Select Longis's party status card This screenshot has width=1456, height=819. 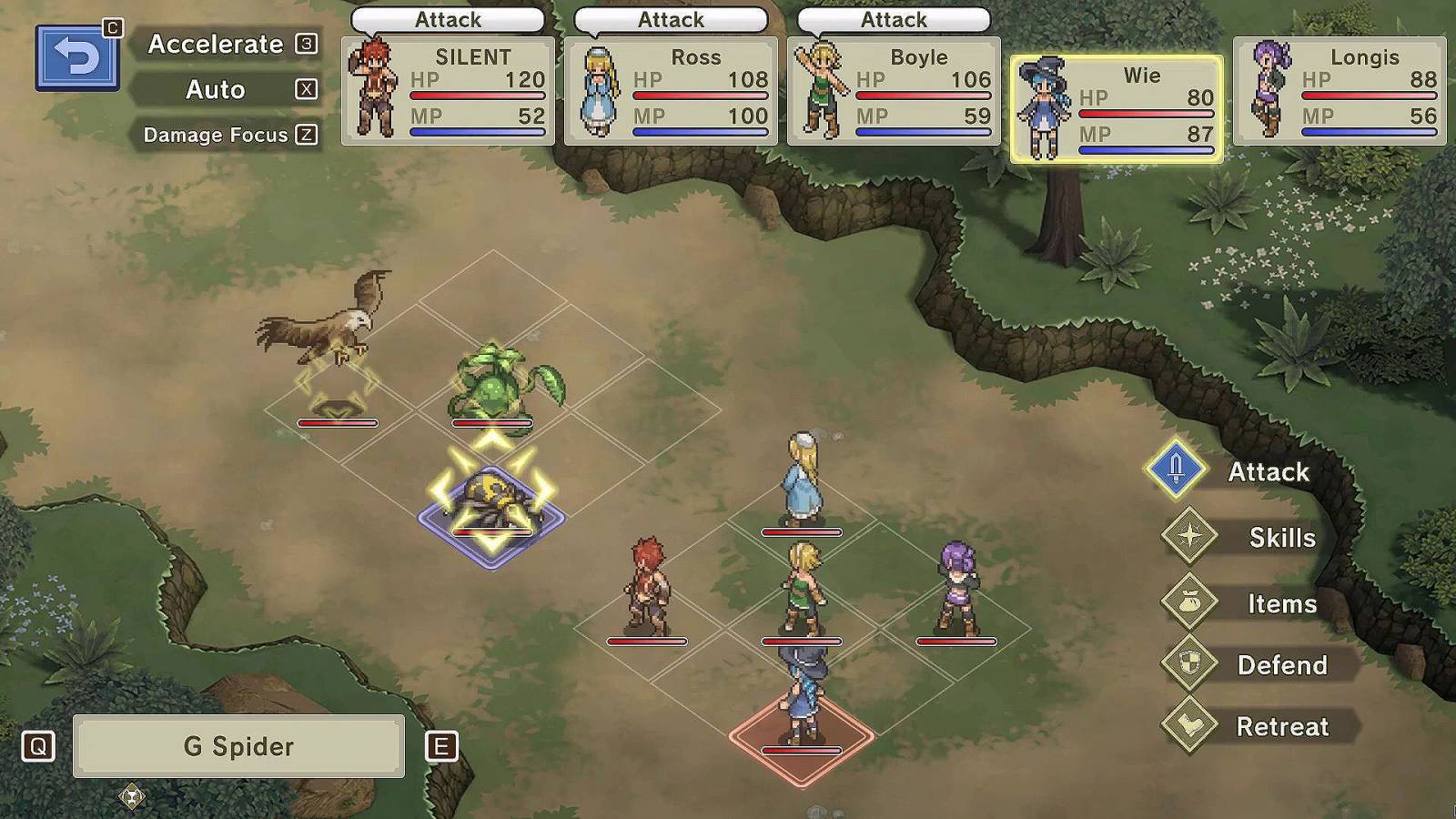coord(1340,91)
